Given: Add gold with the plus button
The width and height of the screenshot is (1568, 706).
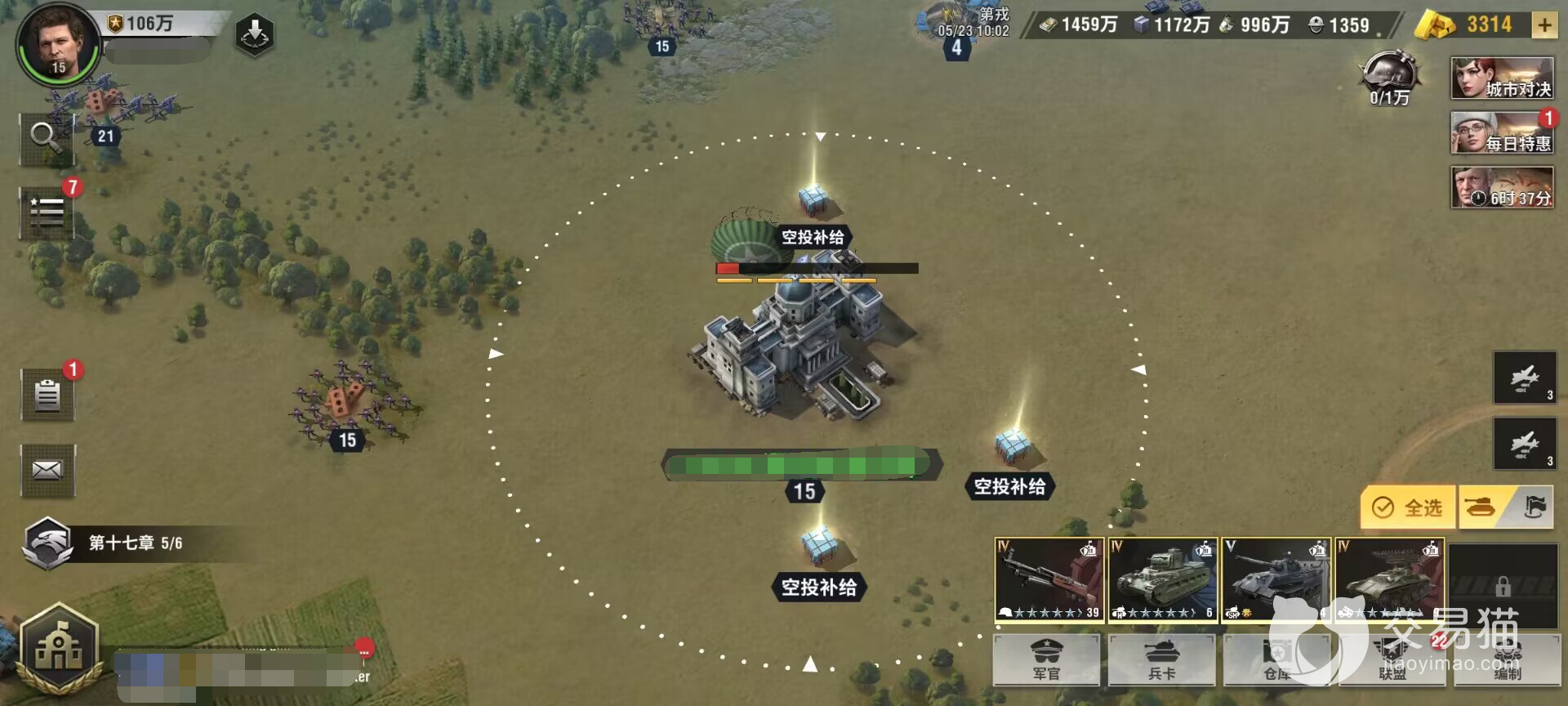Looking at the screenshot, I should [1543, 25].
